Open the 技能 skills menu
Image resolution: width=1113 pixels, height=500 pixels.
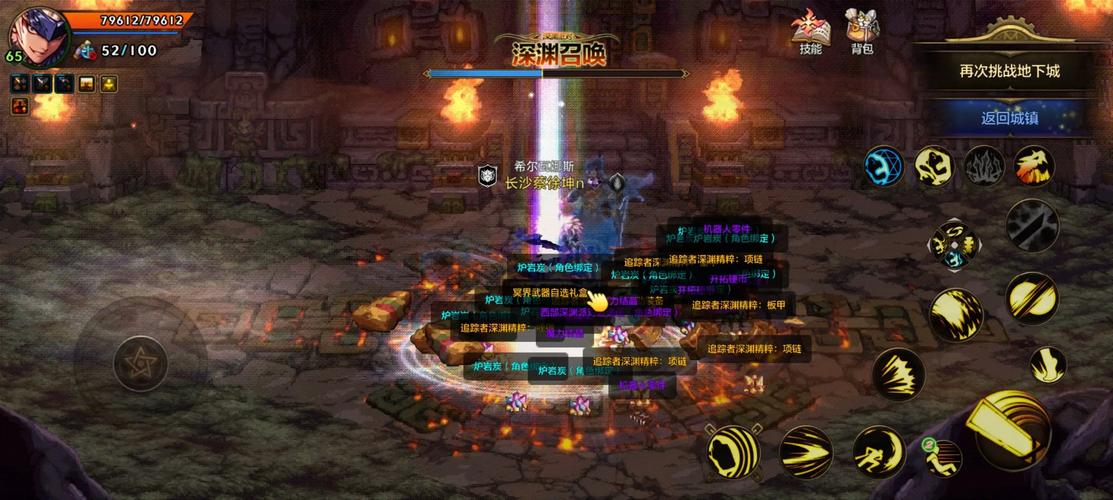pyautogui.click(x=810, y=32)
